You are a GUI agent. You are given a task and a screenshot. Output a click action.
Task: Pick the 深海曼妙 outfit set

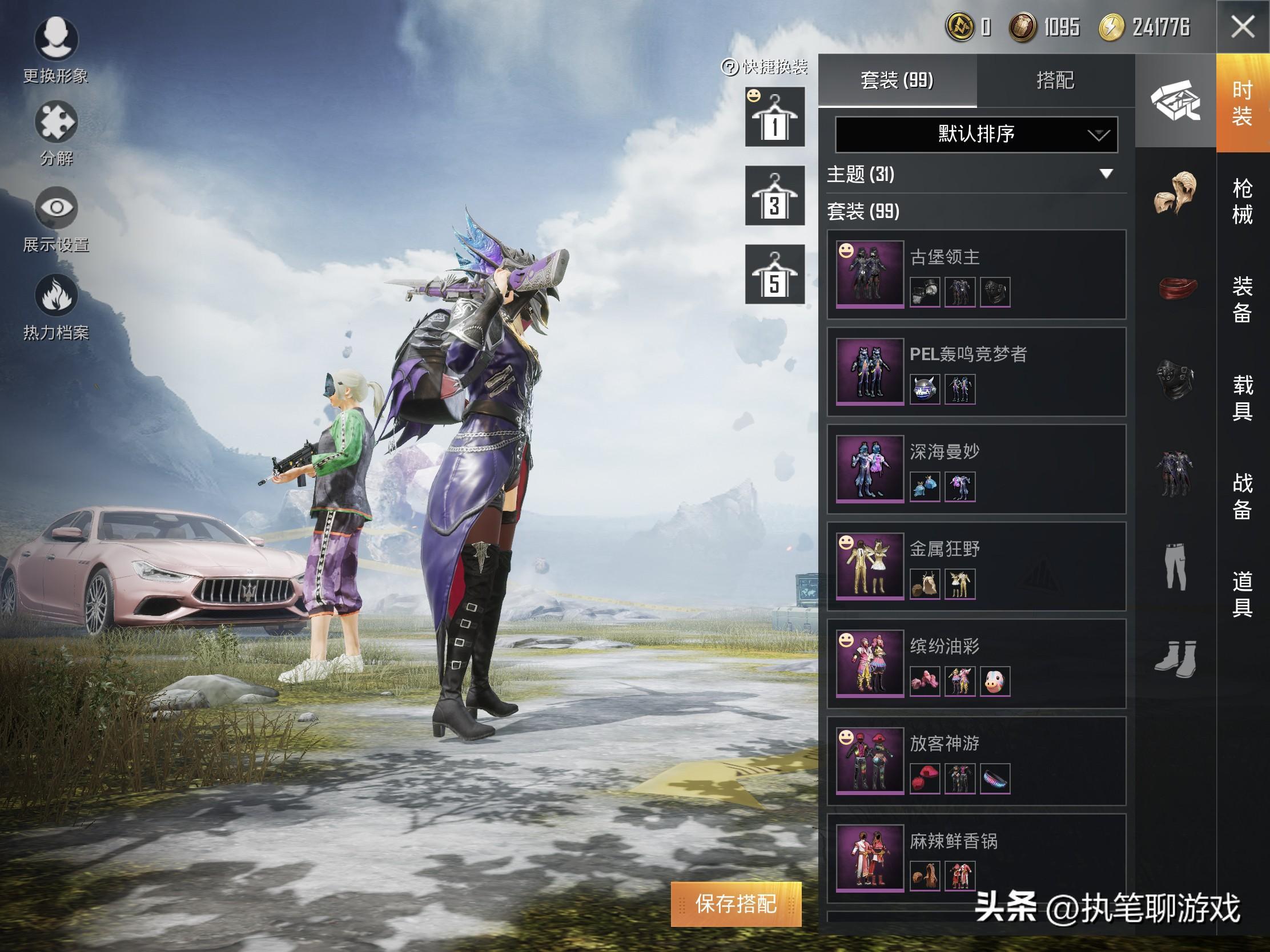976,469
